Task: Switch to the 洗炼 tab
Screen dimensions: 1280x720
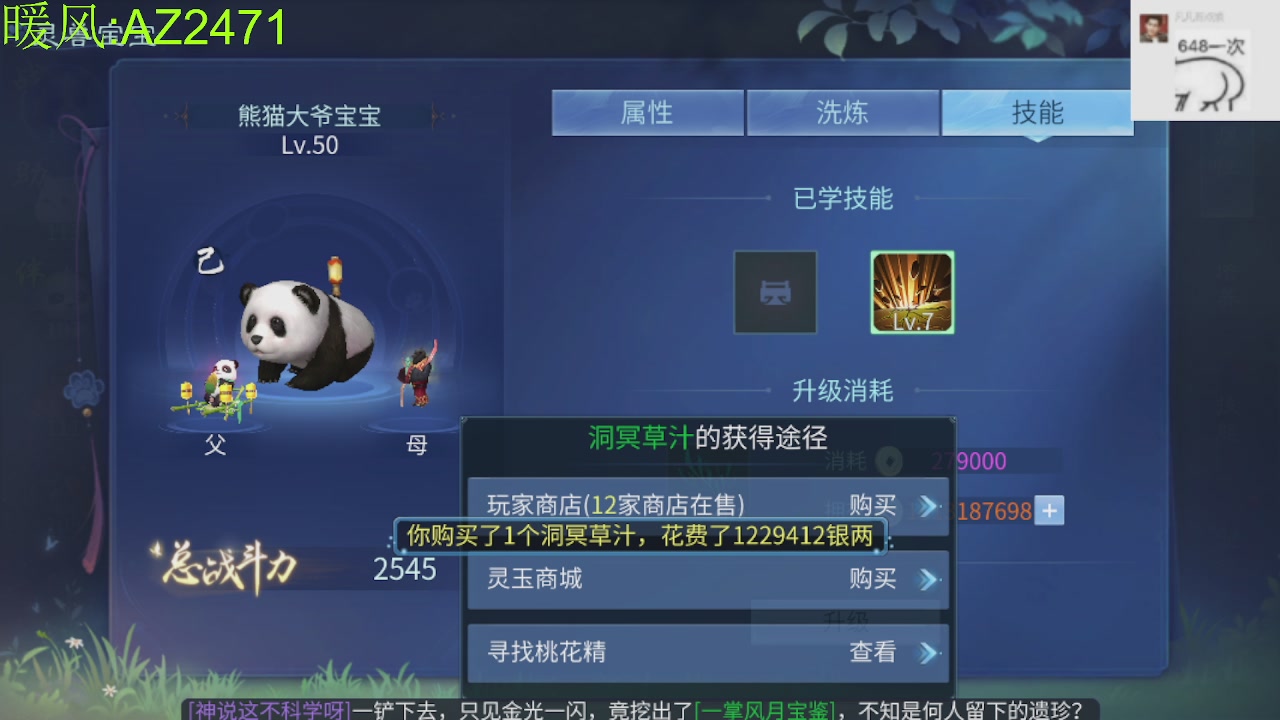Action: (x=843, y=112)
